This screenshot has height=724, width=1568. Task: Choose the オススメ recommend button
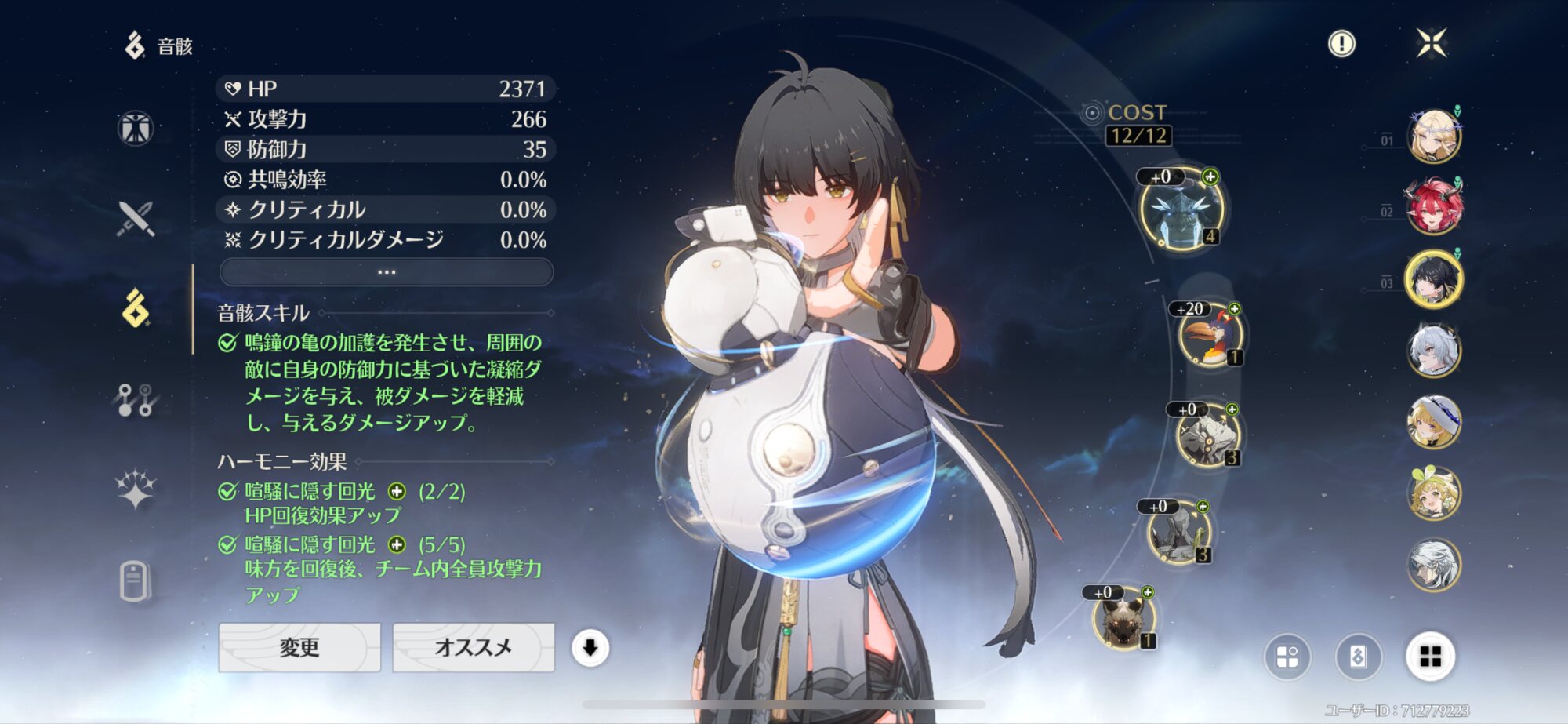pyautogui.click(x=474, y=647)
